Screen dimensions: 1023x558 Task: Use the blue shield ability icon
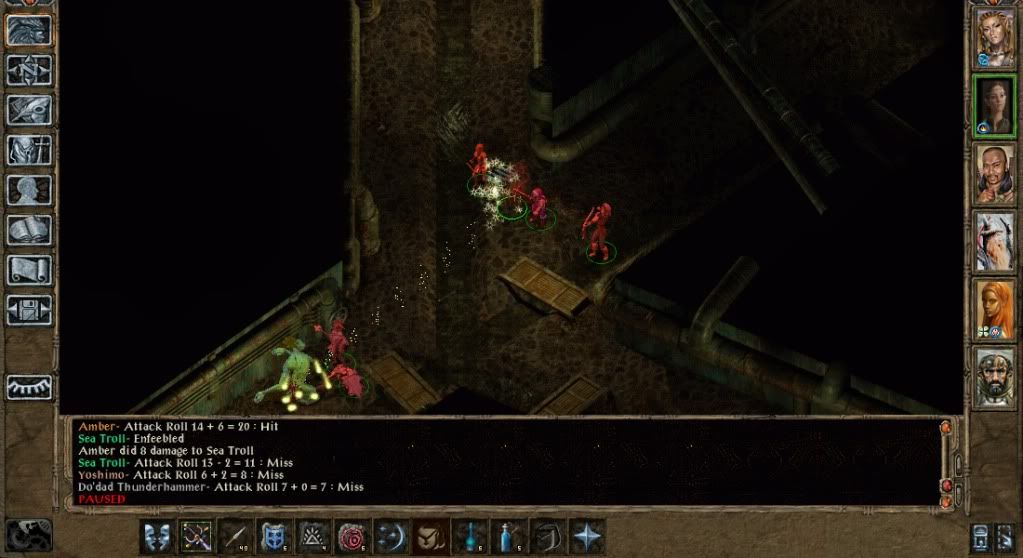(x=274, y=536)
